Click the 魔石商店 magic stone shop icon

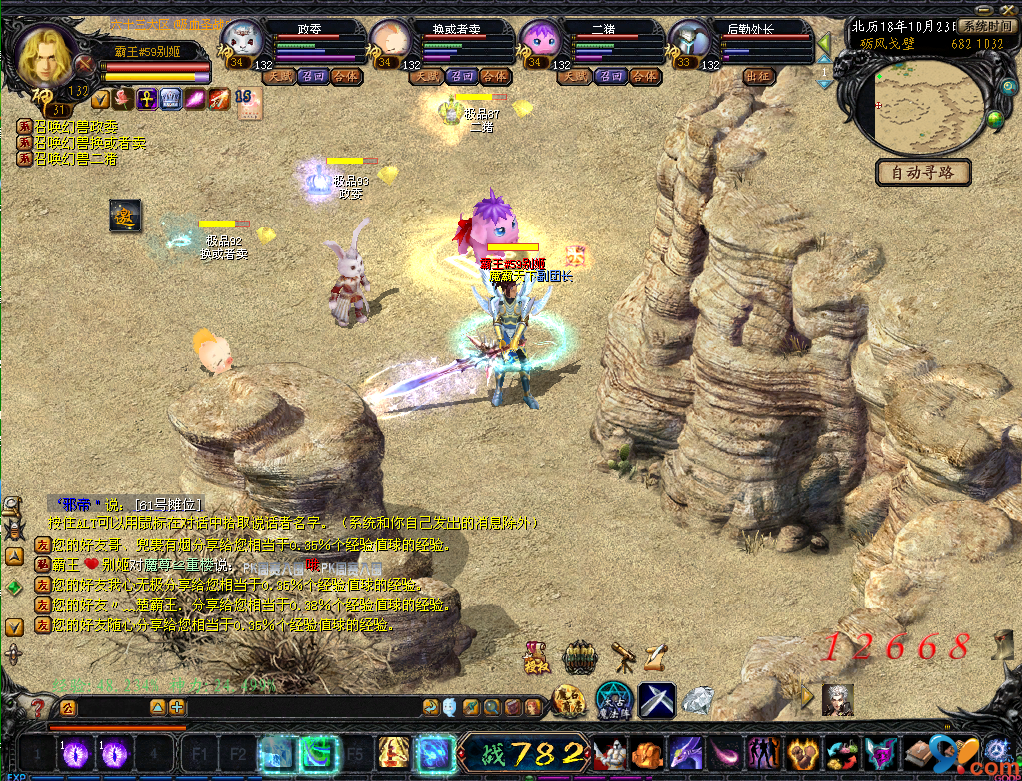[x=568, y=701]
